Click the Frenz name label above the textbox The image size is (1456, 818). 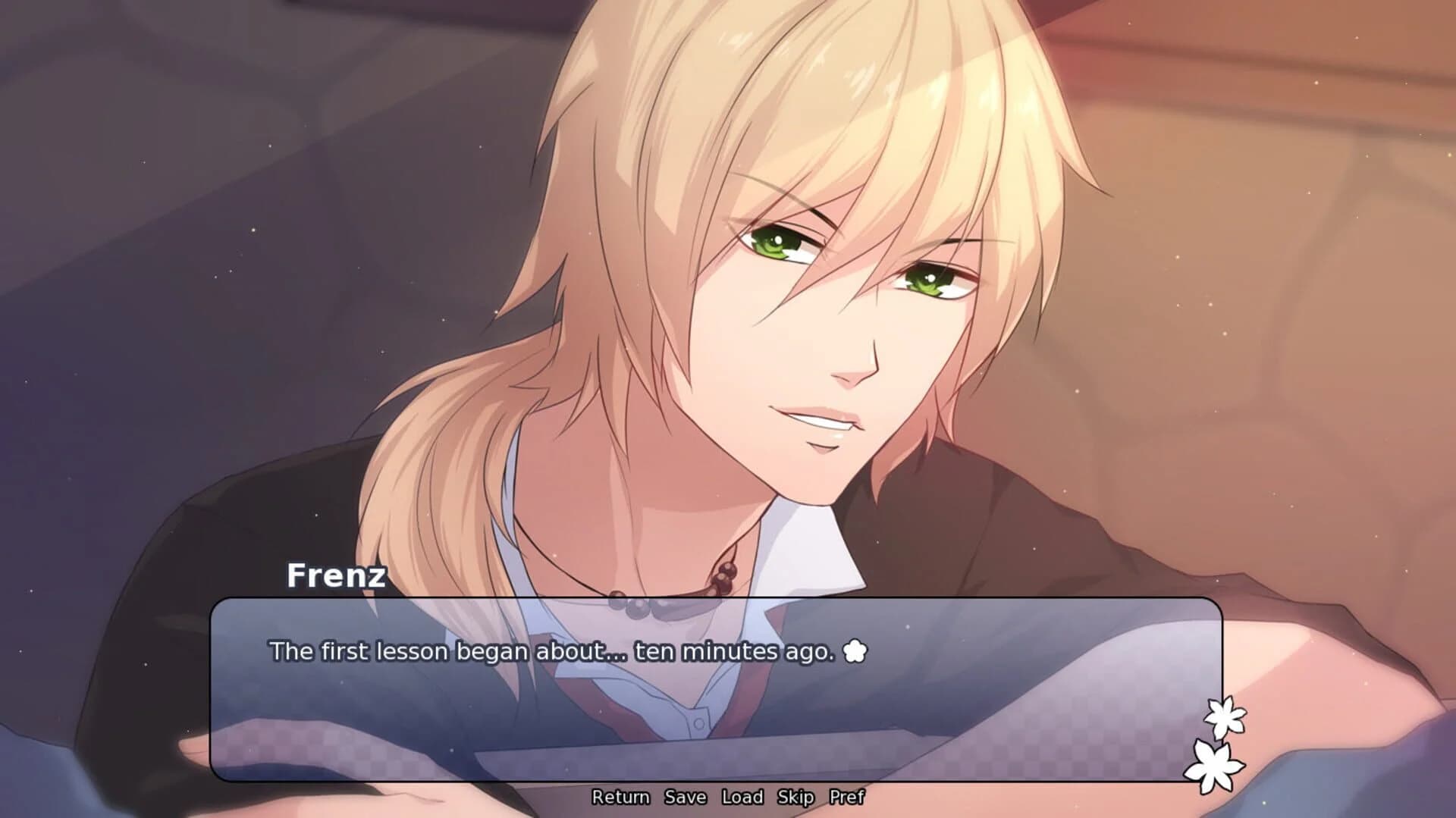coord(334,576)
